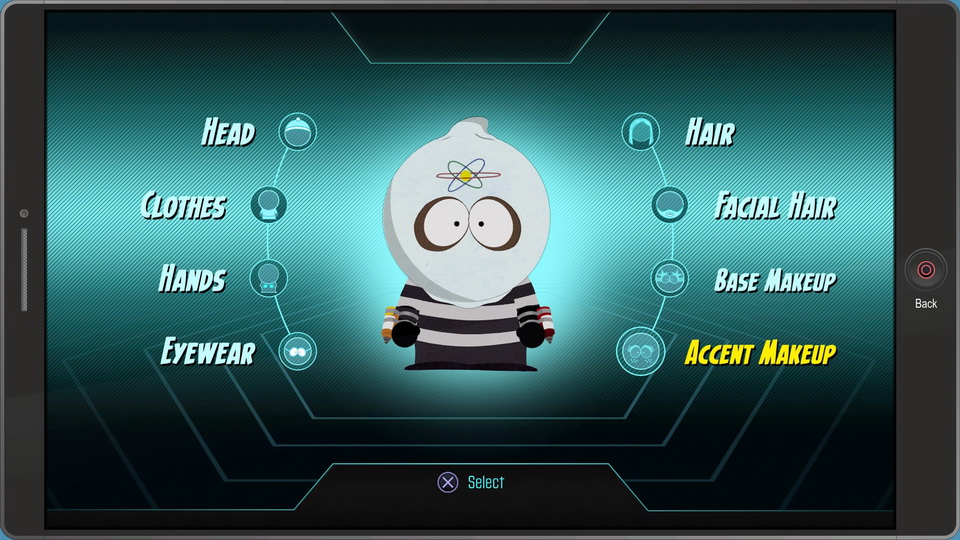Screen dimensions: 960x540
Task: Select the highlighted Accent Makeup entry
Action: pyautogui.click(x=760, y=352)
